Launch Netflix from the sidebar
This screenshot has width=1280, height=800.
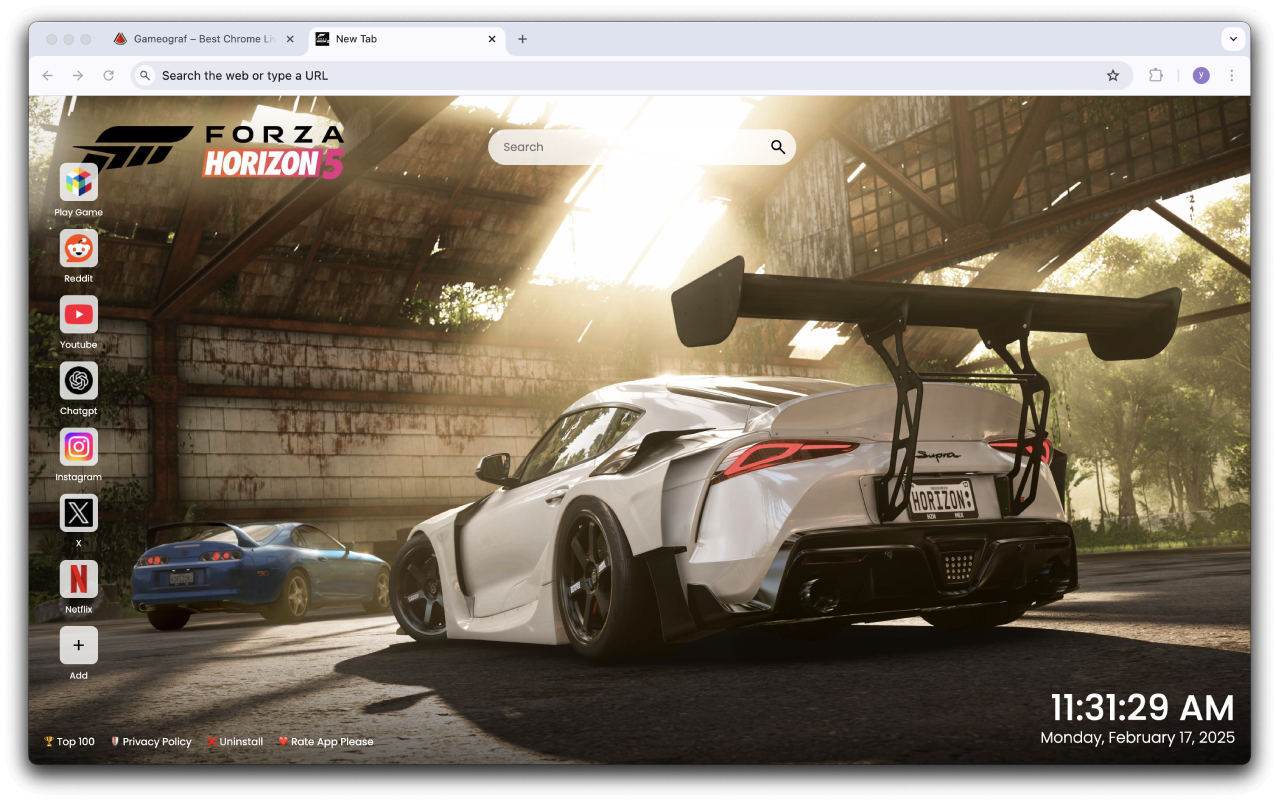point(78,581)
